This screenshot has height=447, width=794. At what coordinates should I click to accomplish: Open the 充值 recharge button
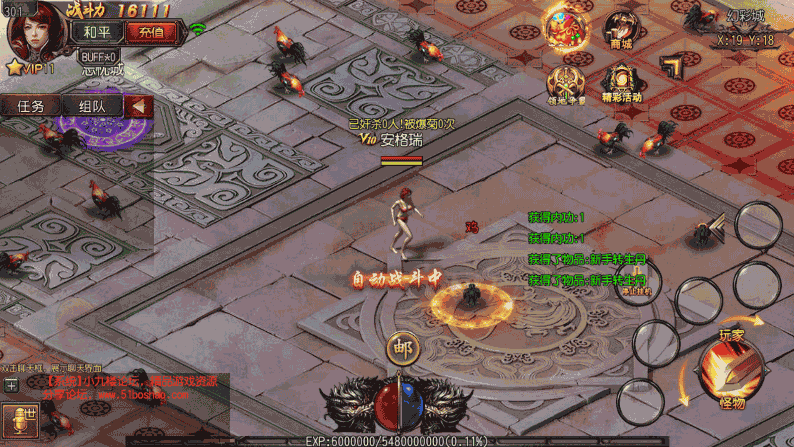150,32
